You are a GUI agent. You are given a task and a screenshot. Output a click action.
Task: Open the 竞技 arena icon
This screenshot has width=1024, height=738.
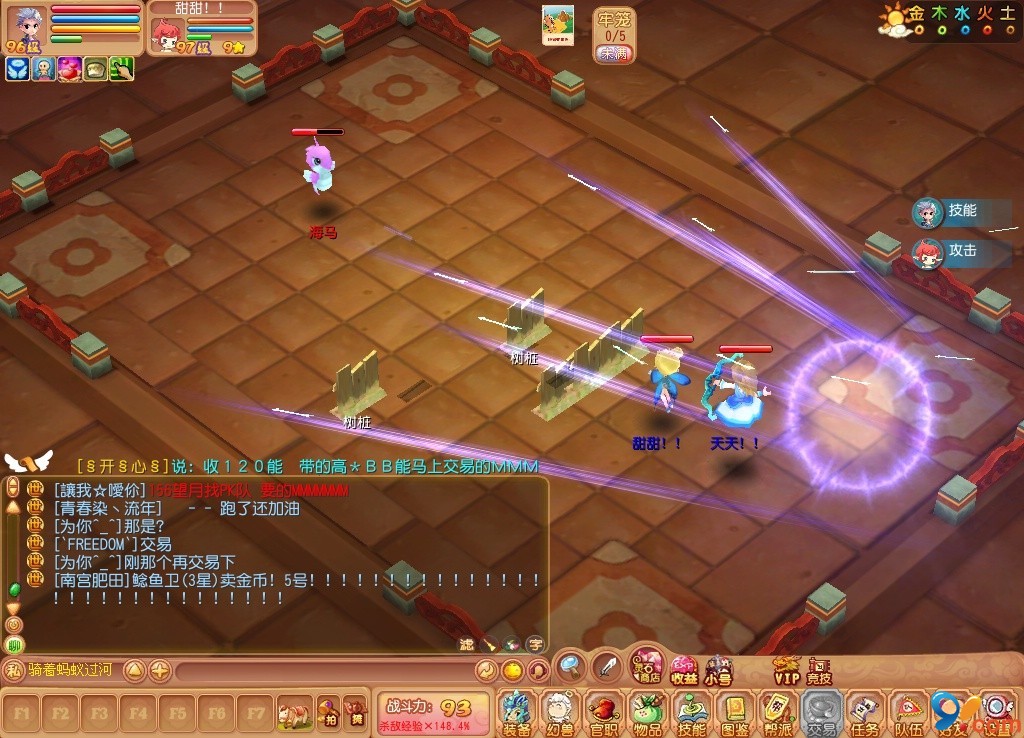819,669
